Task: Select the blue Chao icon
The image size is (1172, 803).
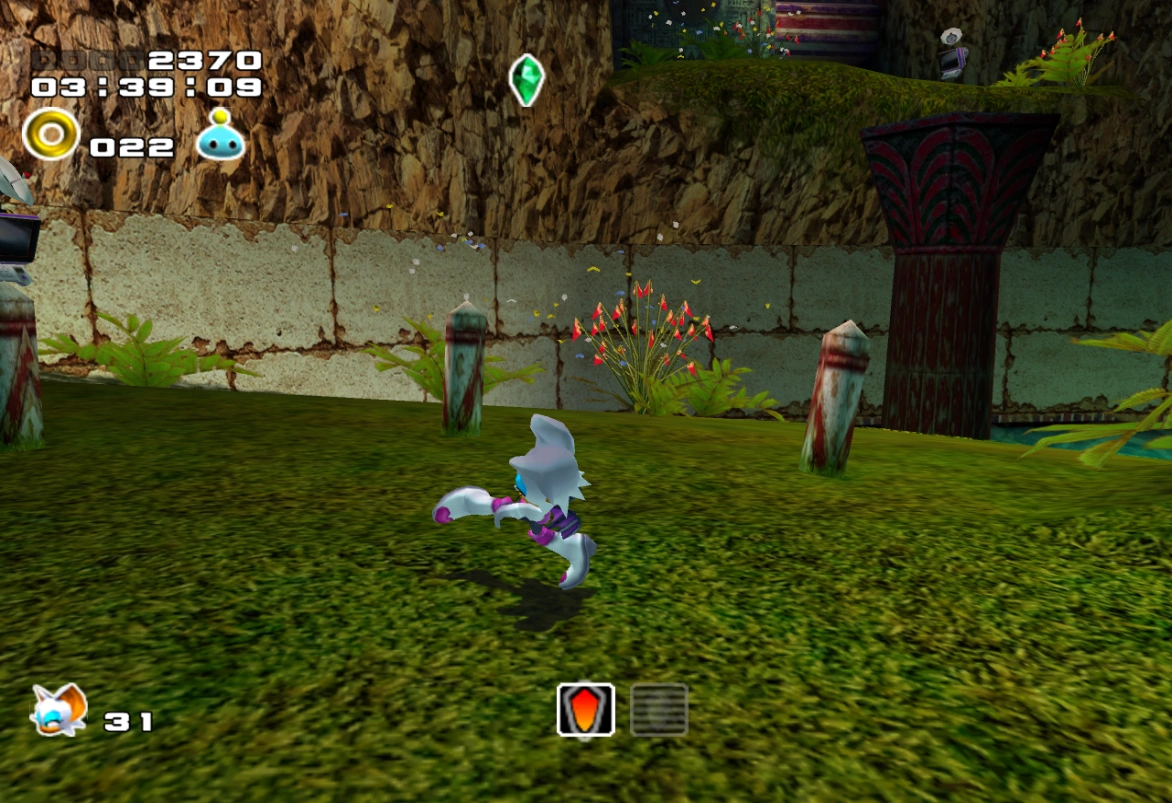Action: [x=221, y=137]
